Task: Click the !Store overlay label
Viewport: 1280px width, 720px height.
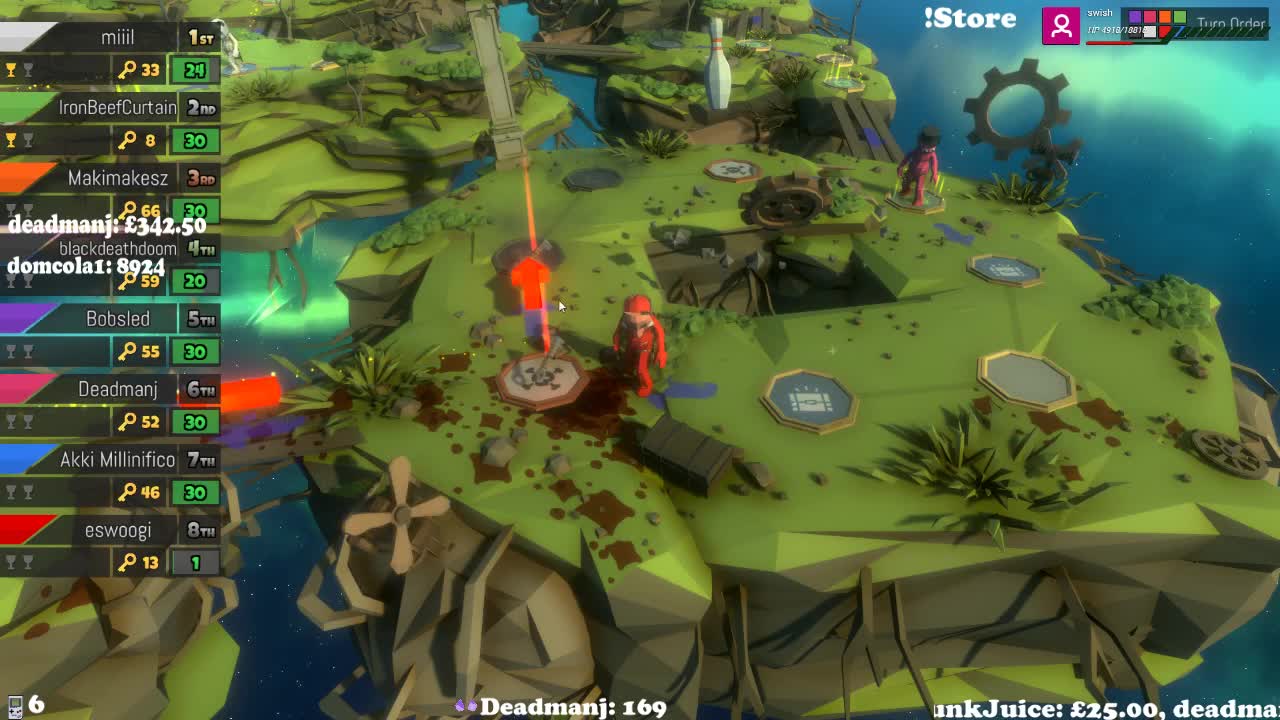Action: [x=969, y=19]
